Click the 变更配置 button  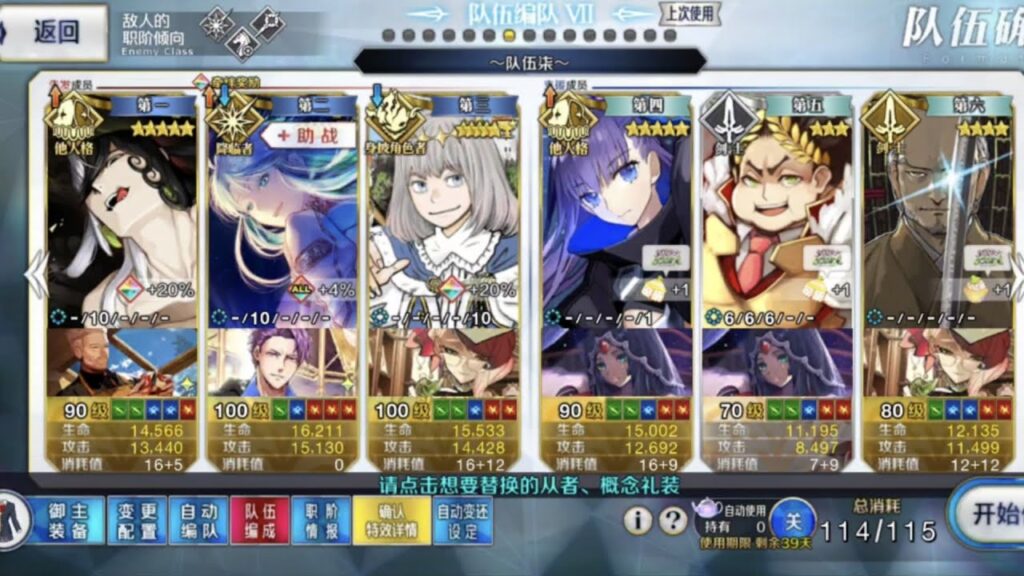(x=137, y=521)
